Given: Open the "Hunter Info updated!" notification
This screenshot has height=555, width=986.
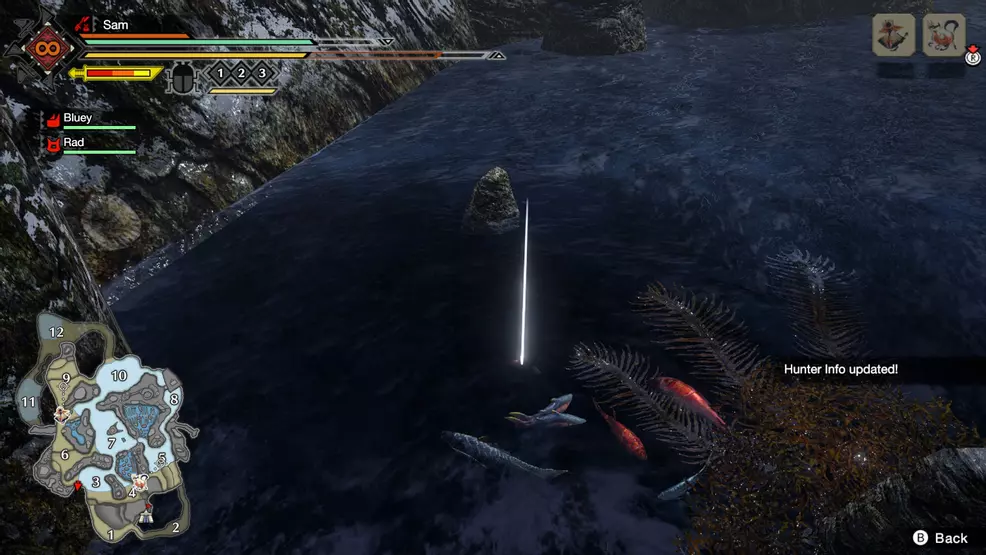Looking at the screenshot, I should coord(840,369).
